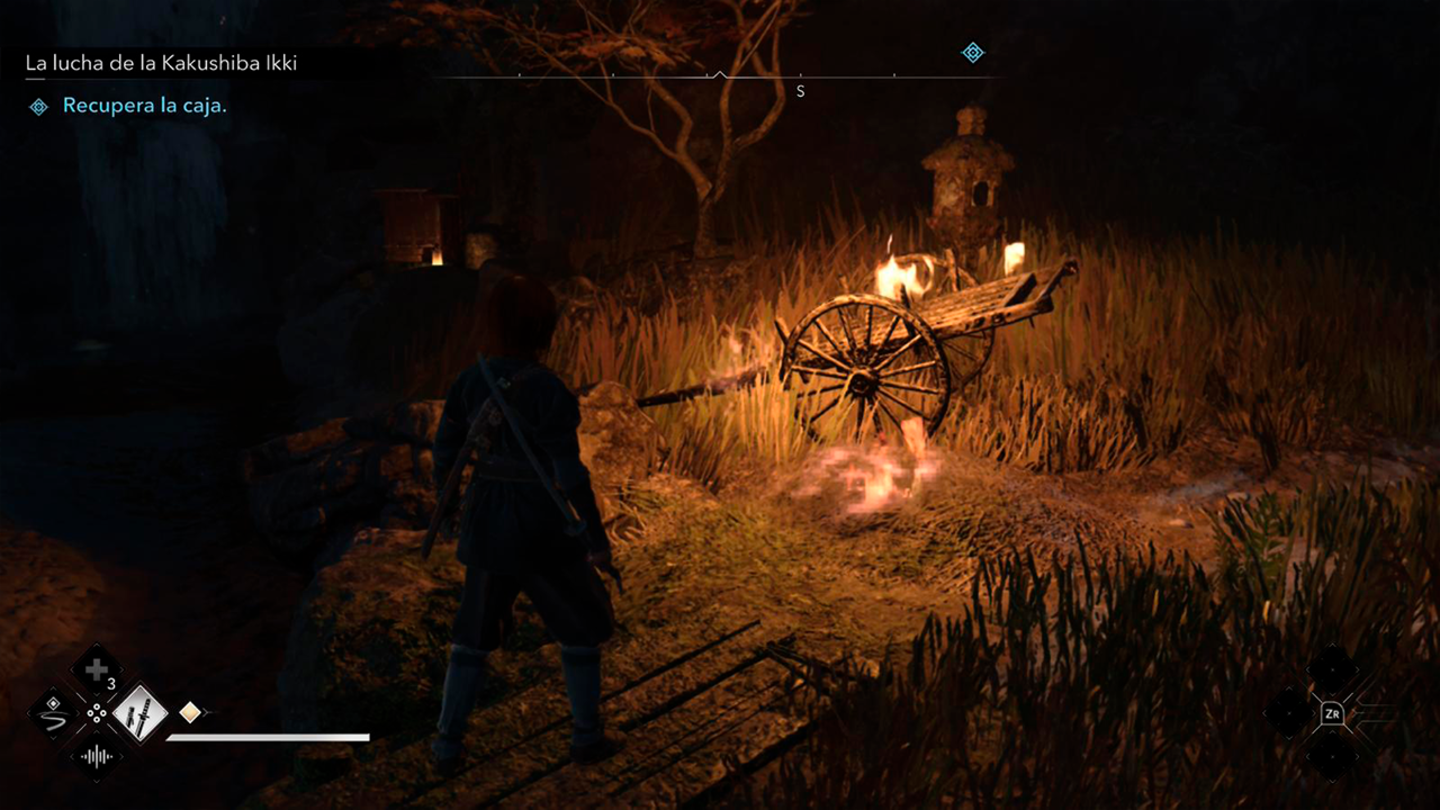The image size is (1440, 810).
Task: Click the orange tool indicator diamond beside the katana
Action: [189, 712]
